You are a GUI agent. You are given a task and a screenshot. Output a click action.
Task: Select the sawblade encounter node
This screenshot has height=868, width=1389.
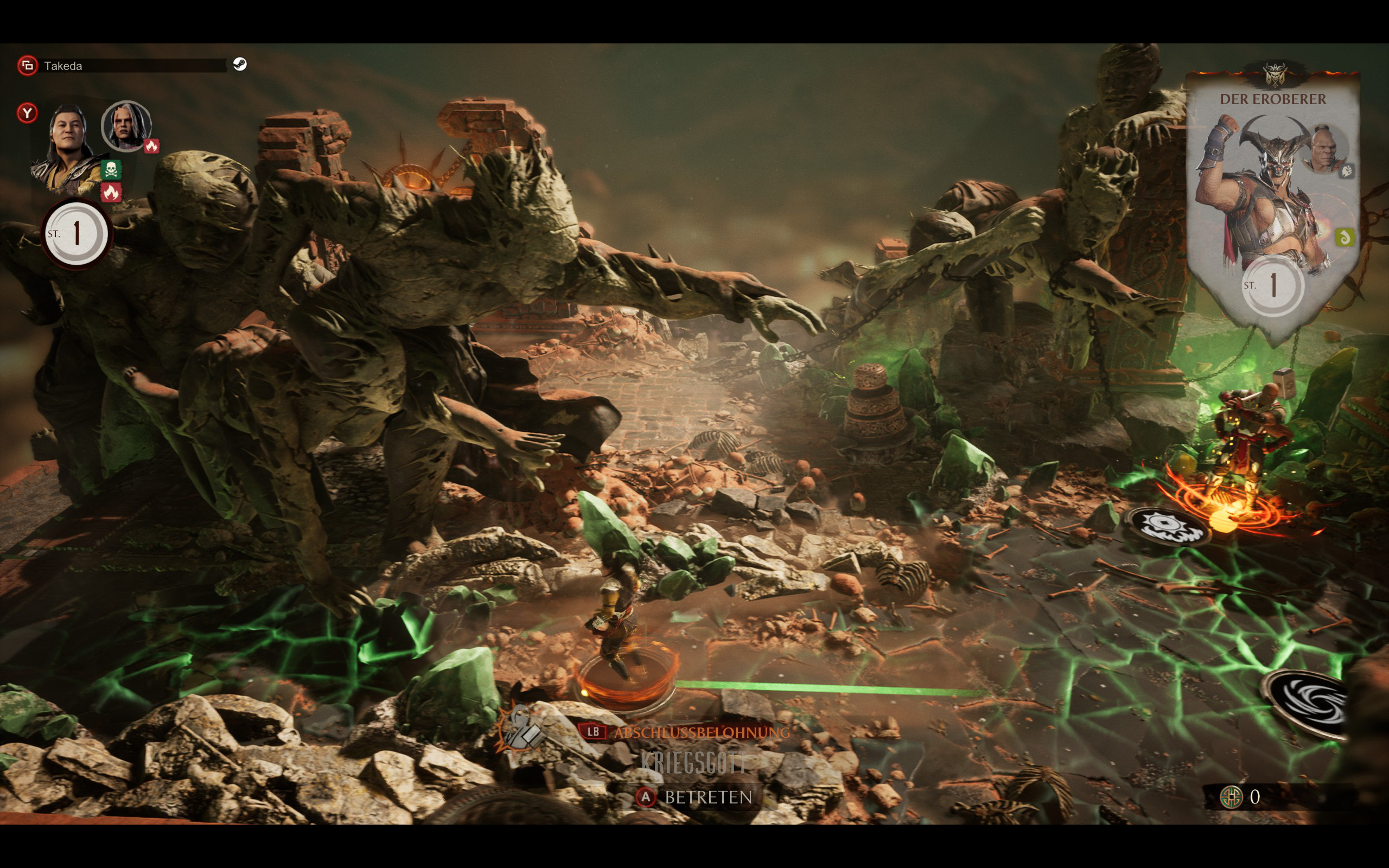pos(1169,526)
